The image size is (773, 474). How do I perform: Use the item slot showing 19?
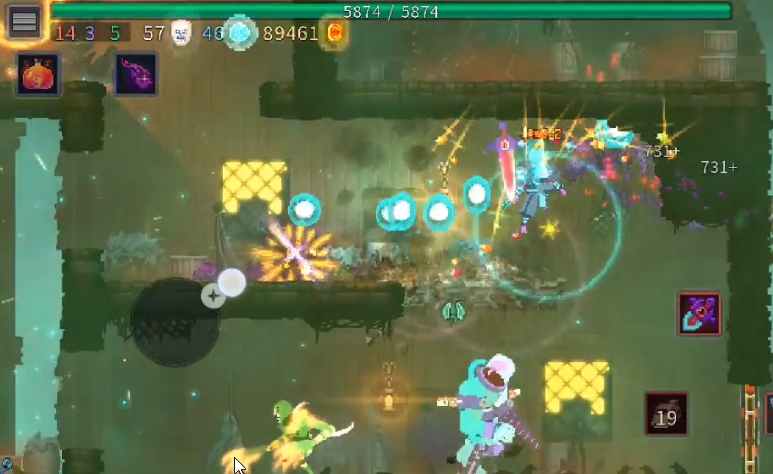(665, 414)
